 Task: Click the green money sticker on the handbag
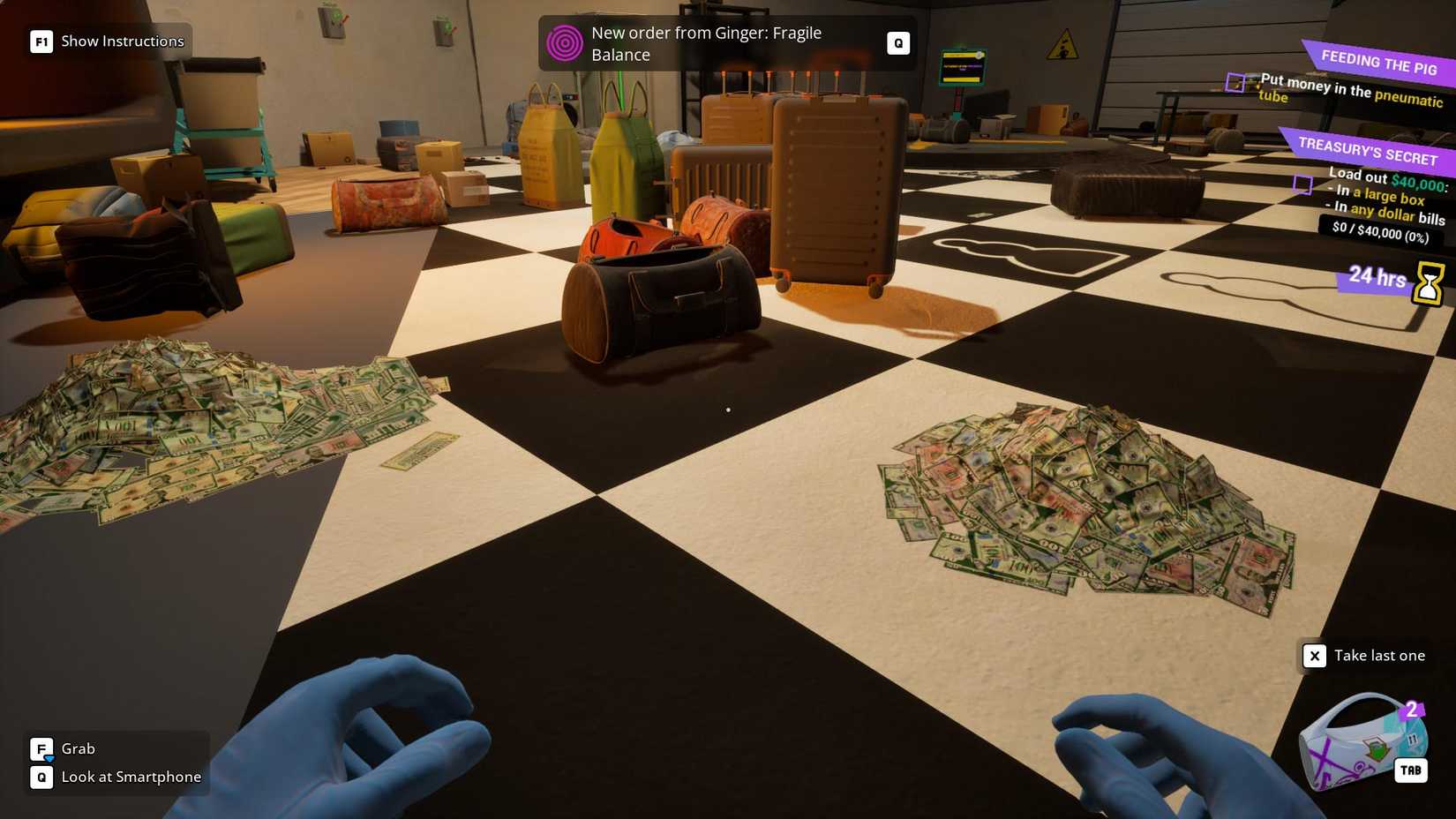coord(1376,748)
